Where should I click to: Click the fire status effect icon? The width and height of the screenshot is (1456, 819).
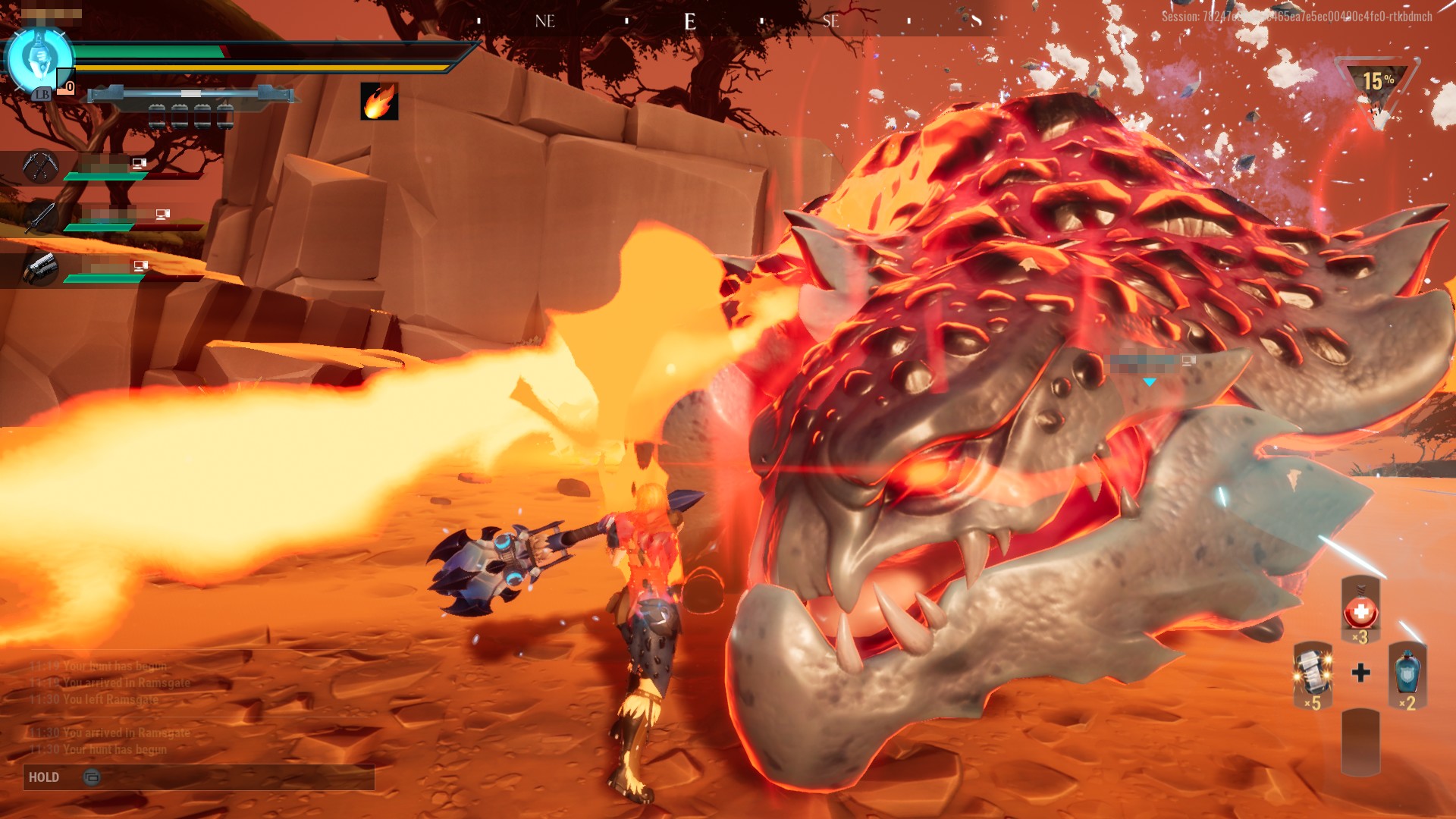point(379,101)
